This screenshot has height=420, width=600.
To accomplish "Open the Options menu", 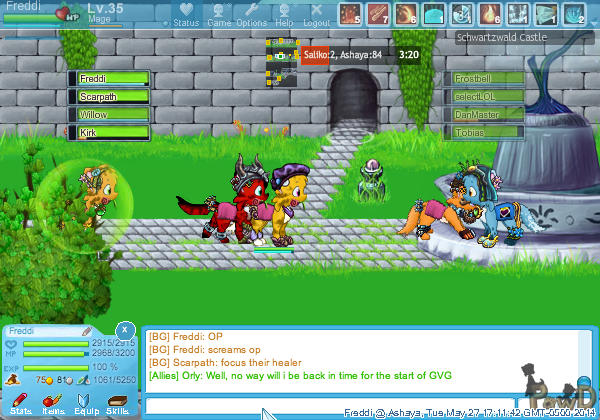I will point(251,14).
